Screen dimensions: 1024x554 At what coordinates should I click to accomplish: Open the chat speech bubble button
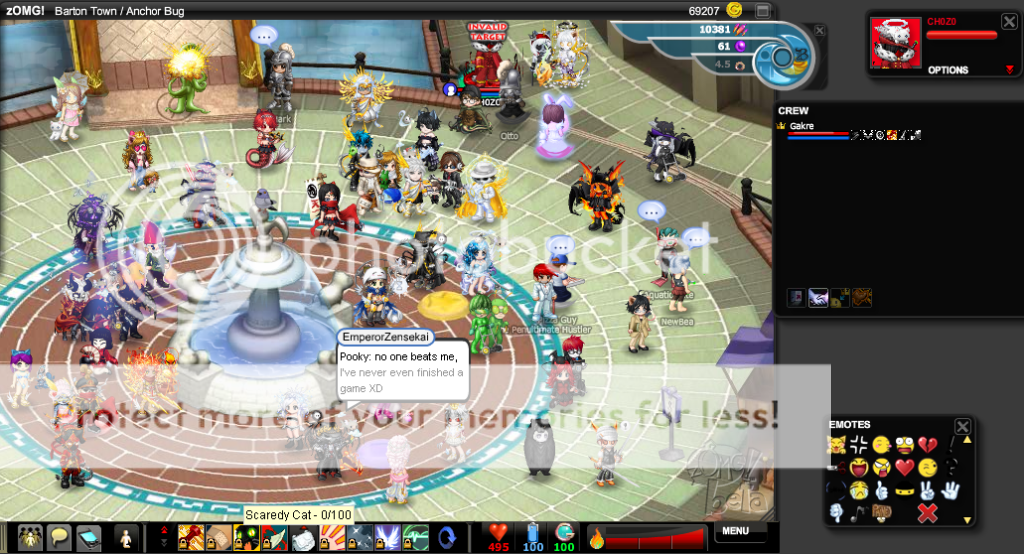[x=58, y=537]
